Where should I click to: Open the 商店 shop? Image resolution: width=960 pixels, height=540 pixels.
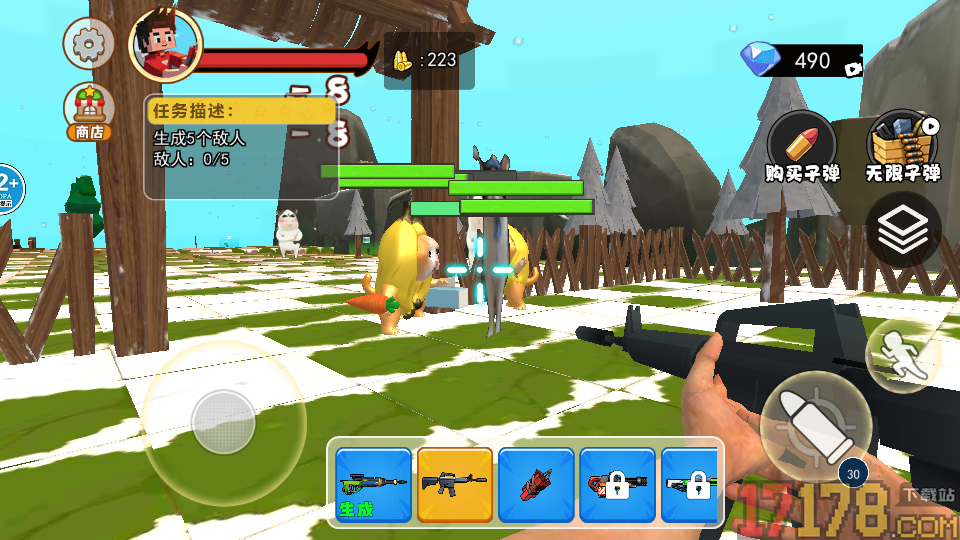[88, 112]
